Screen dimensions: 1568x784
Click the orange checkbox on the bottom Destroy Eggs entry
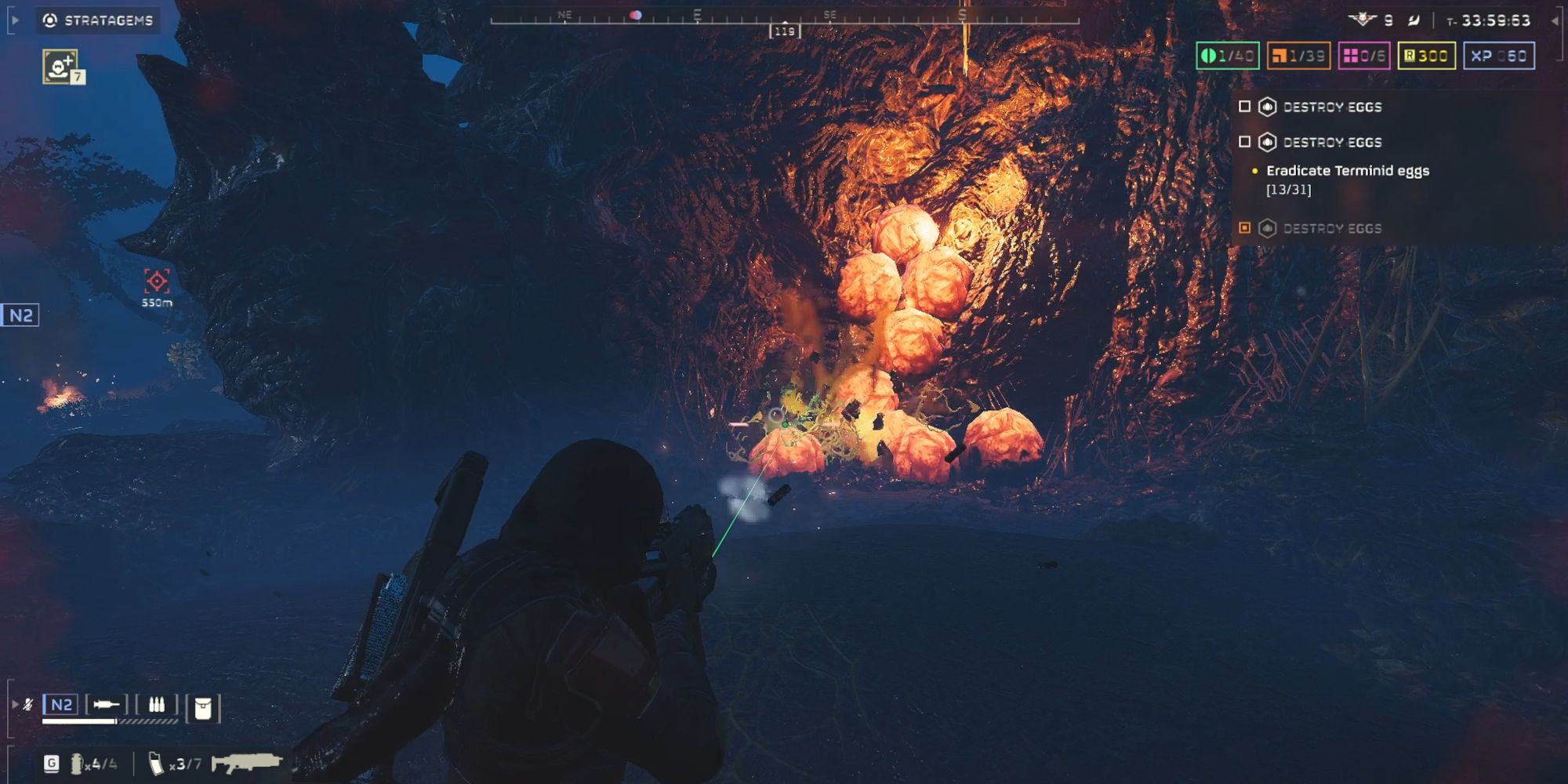pos(1244,227)
